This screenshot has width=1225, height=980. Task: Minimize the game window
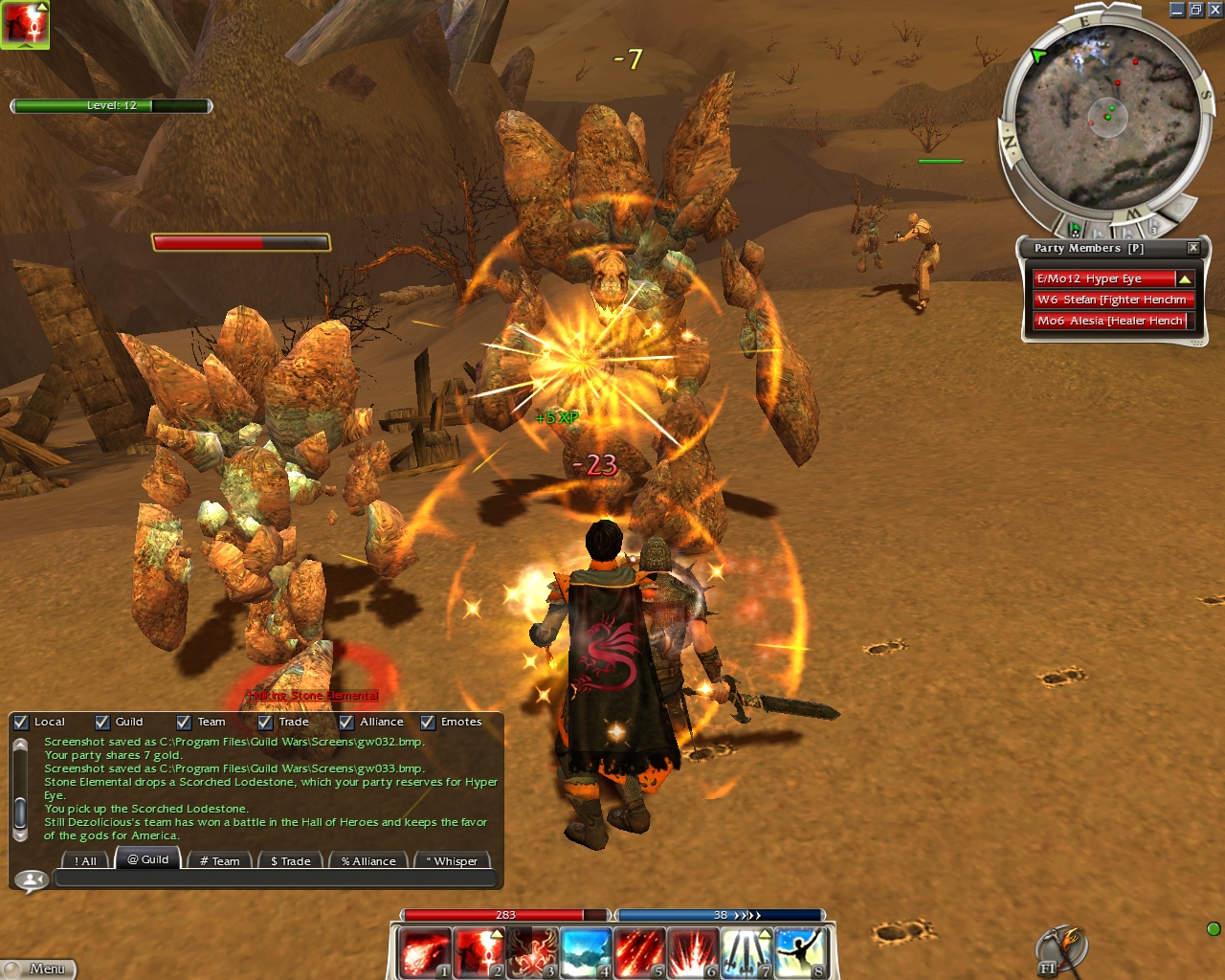coord(1177,10)
